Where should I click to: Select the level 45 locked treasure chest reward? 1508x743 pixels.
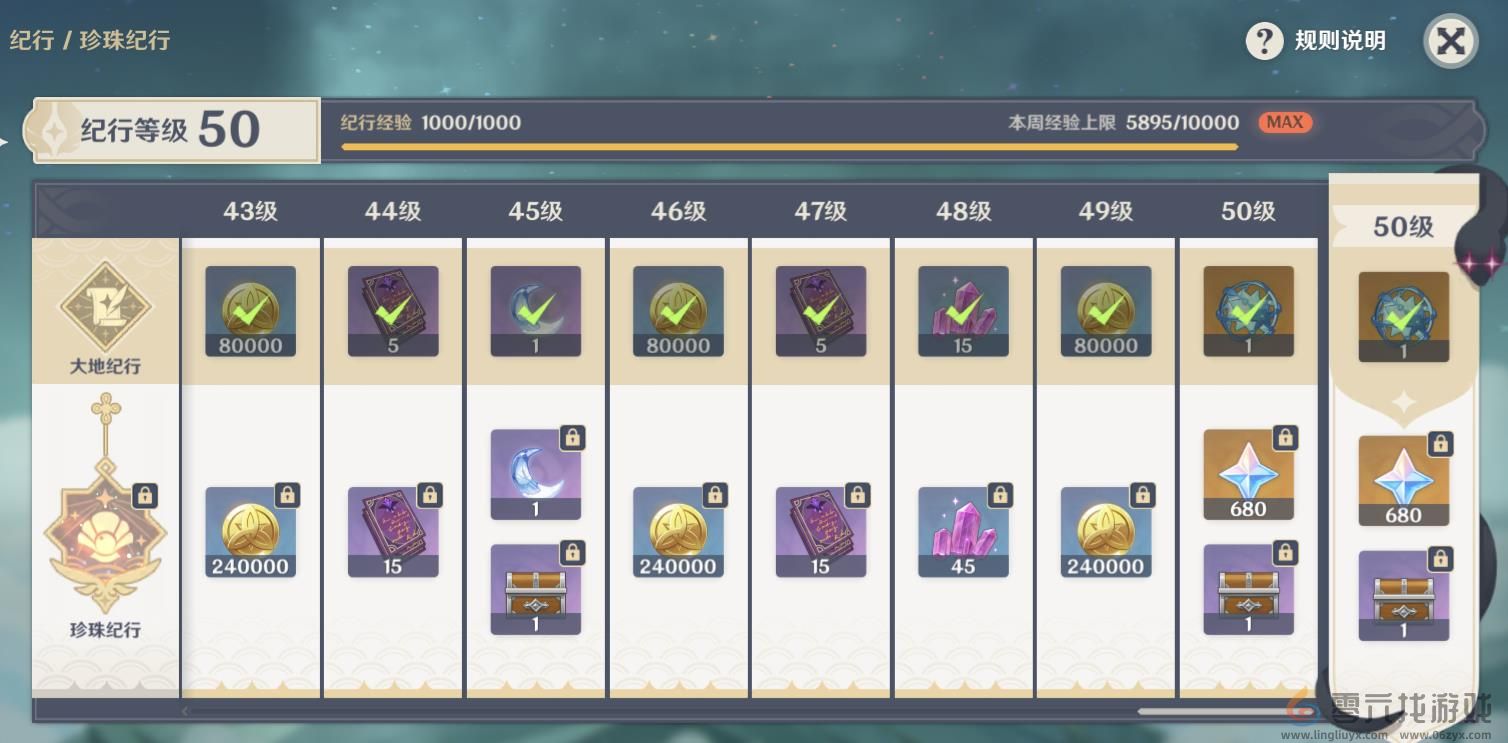(535, 589)
